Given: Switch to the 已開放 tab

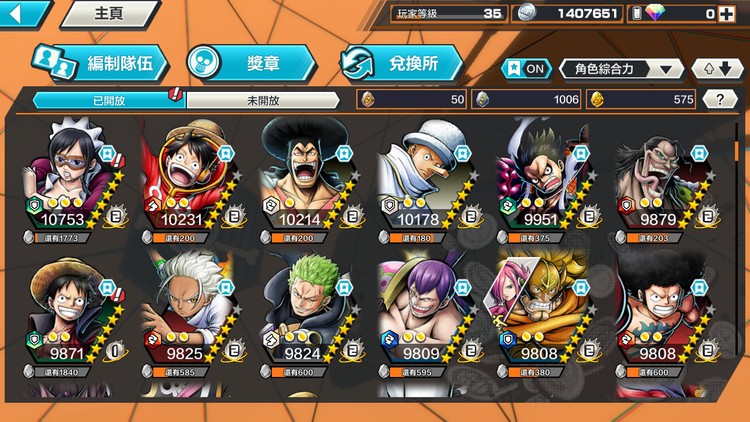Looking at the screenshot, I should (x=108, y=100).
